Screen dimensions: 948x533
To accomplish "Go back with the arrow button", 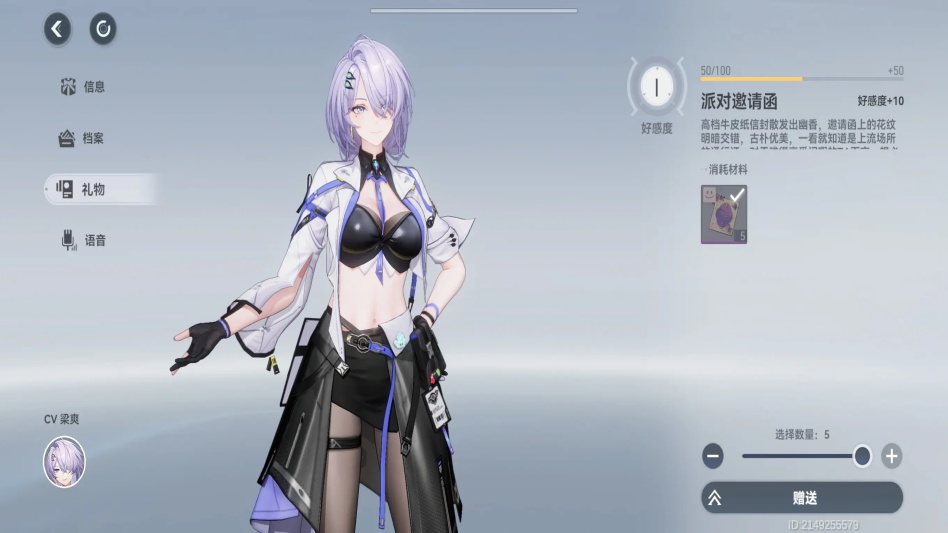I will click(57, 29).
